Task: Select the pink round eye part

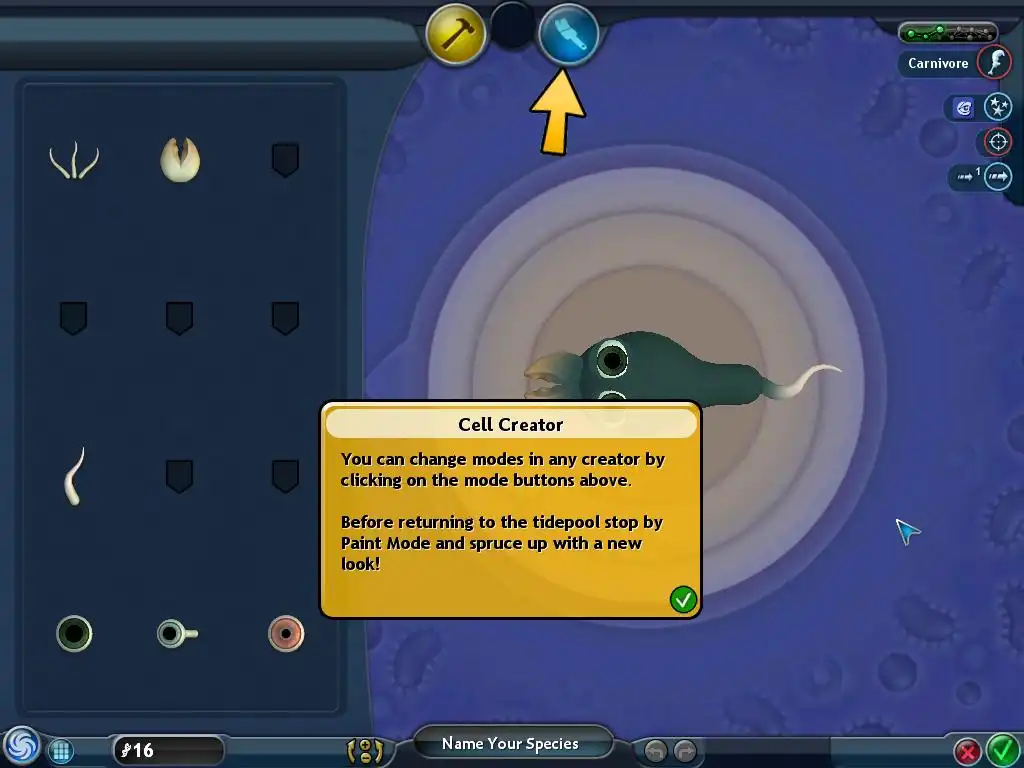Action: pos(286,633)
